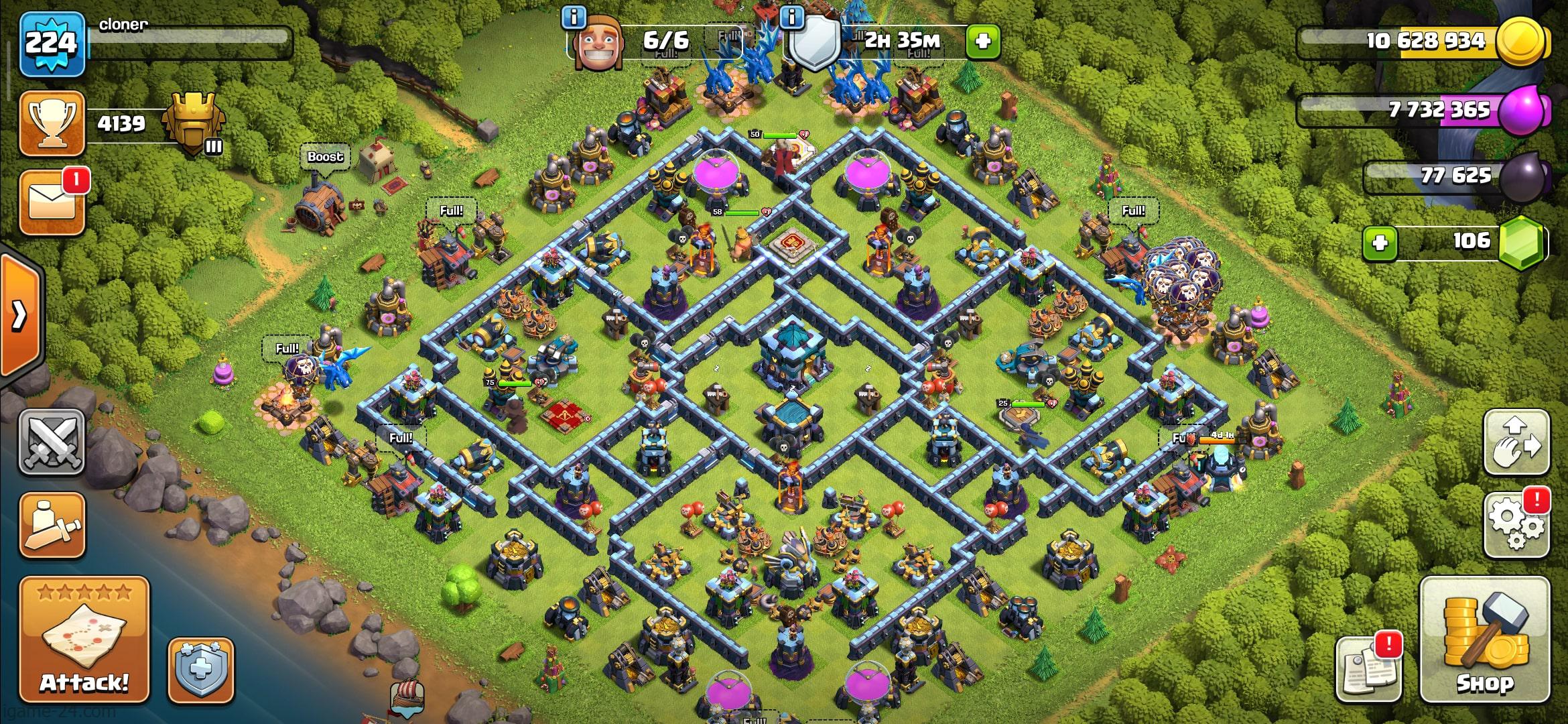The width and height of the screenshot is (1568, 724).
Task: Show builder info via the blue i
Action: click(x=574, y=17)
